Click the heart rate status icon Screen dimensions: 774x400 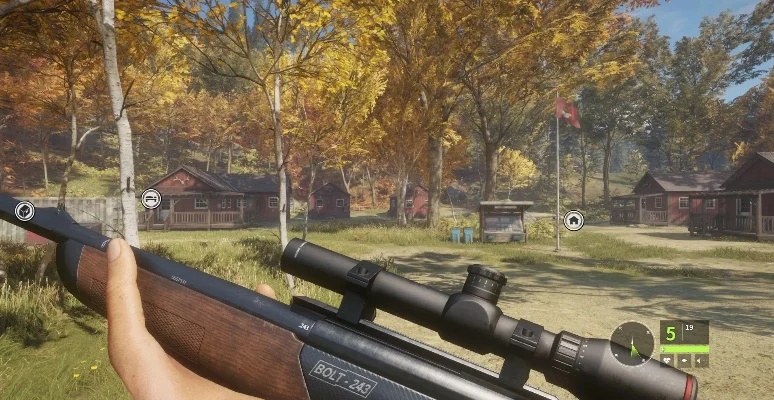[667, 361]
